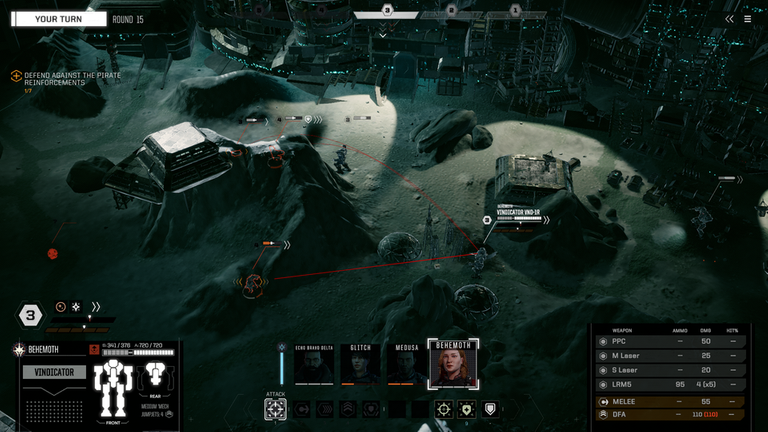Image resolution: width=768 pixels, height=432 pixels.
Task: Click the Vindicator VND-1R enemy label
Action: pyautogui.click(x=517, y=213)
